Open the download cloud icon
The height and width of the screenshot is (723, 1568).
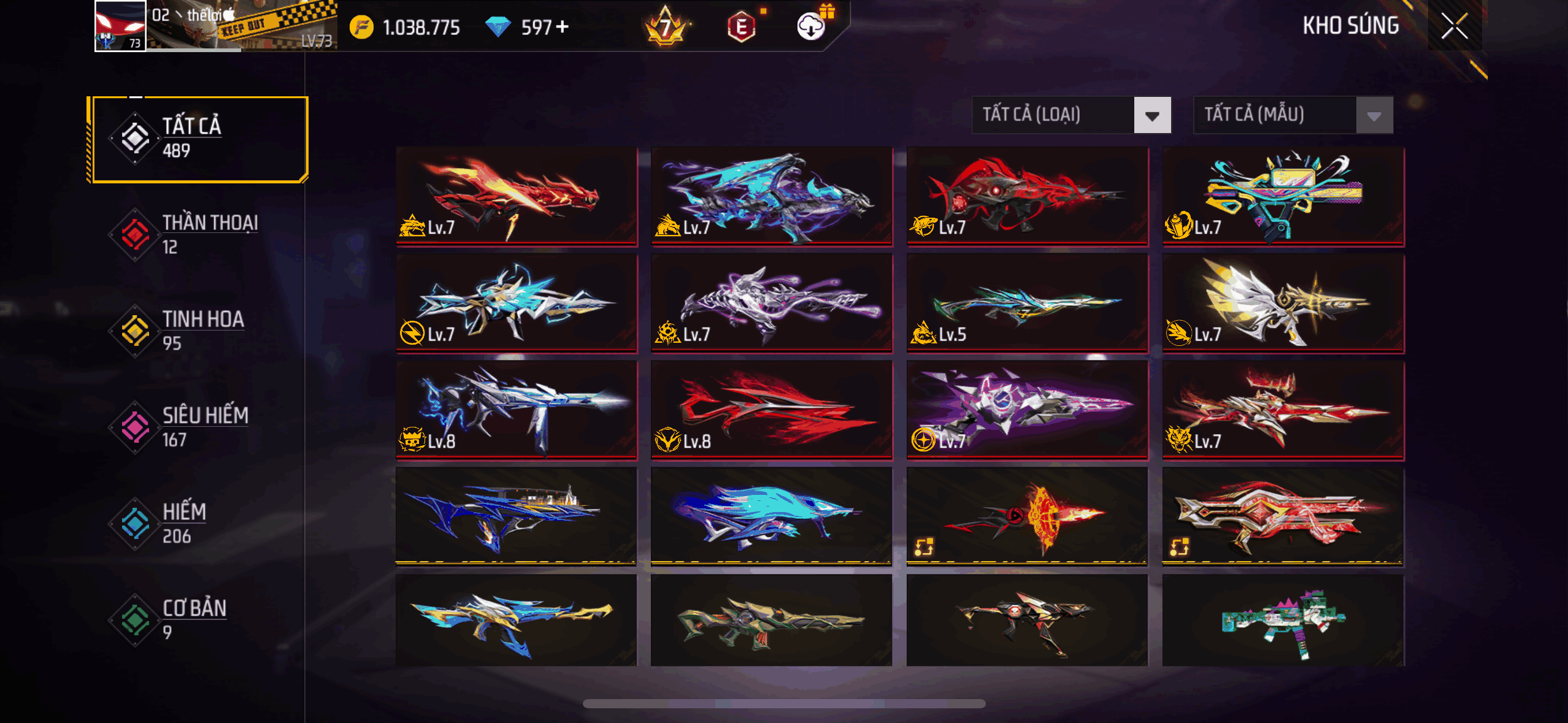(x=811, y=26)
